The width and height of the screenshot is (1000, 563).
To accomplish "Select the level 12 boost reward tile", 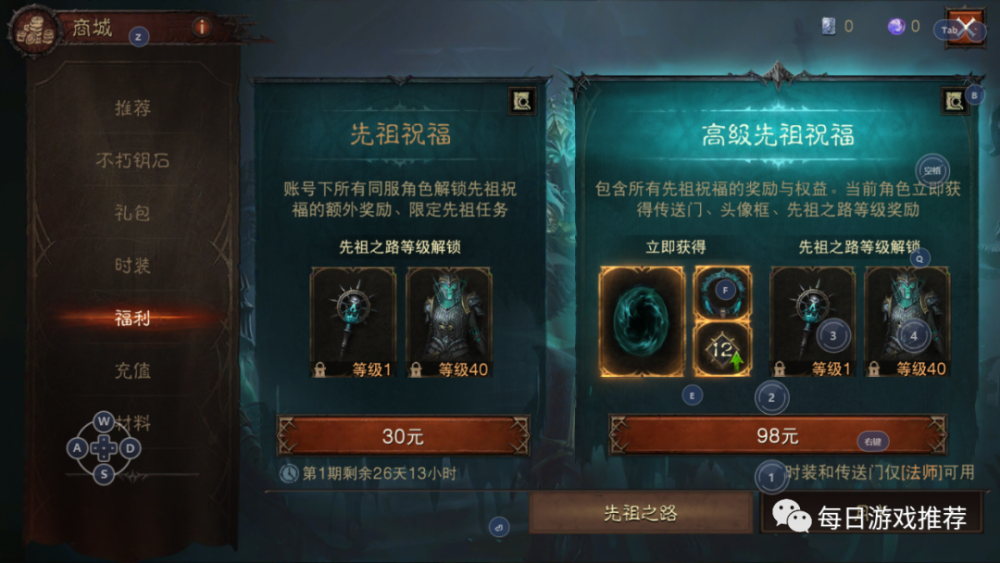I will coord(722,350).
